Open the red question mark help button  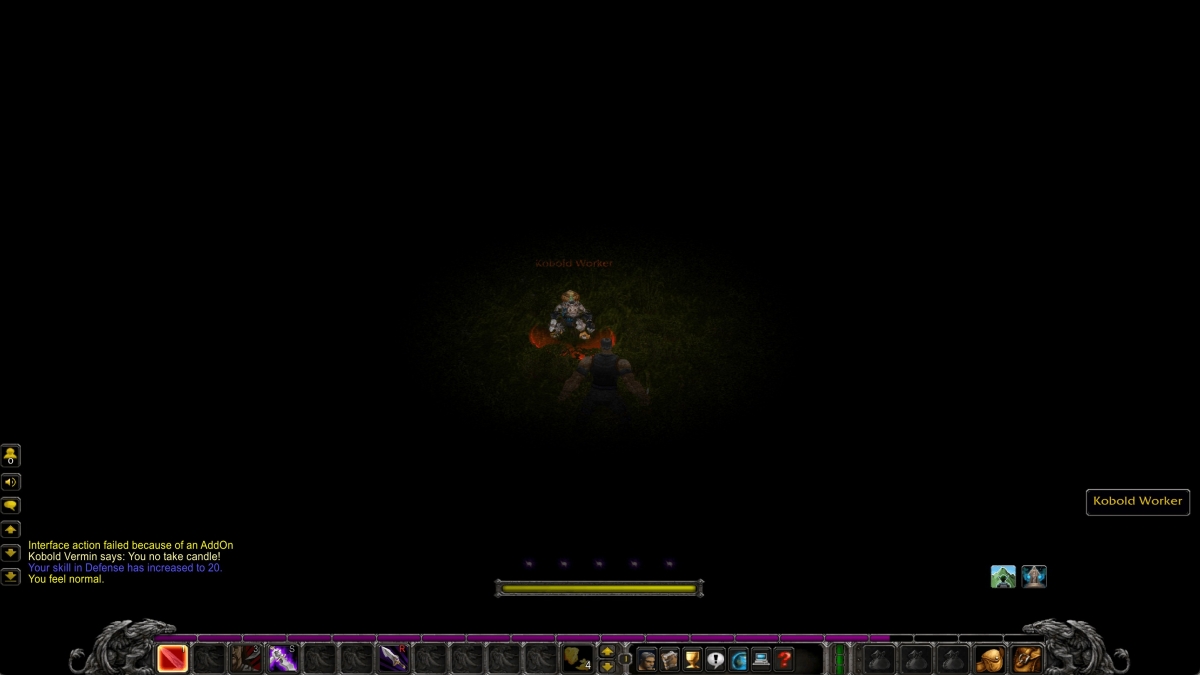pos(784,659)
